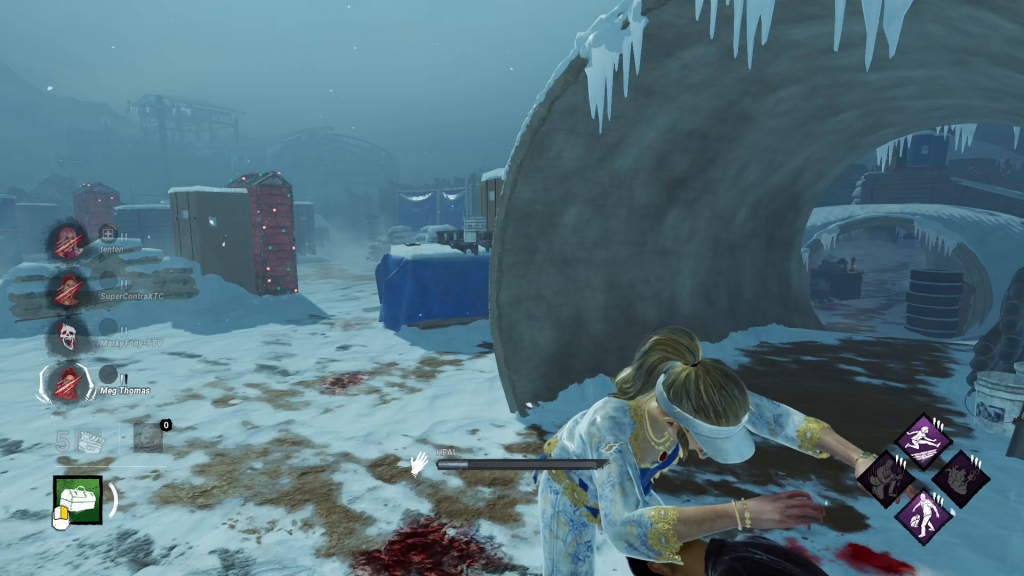1024x576 pixels.
Task: Click SuperContraXTC's survivor portrait
Action: click(x=68, y=290)
